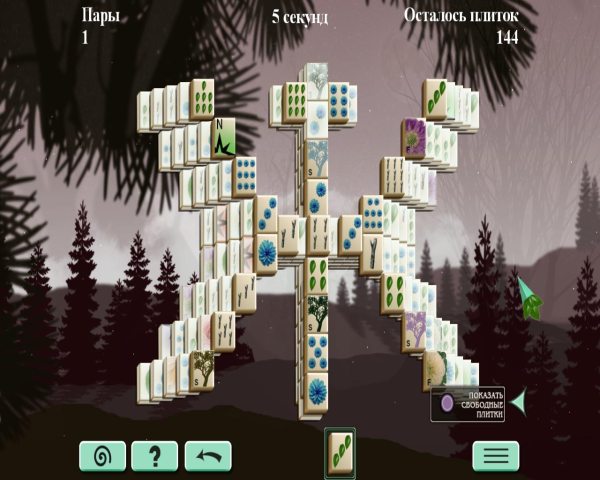Image resolution: width=600 pixels, height=480 pixels.
Task: Click the selected leaf tile in the bottom tray
Action: (339, 451)
